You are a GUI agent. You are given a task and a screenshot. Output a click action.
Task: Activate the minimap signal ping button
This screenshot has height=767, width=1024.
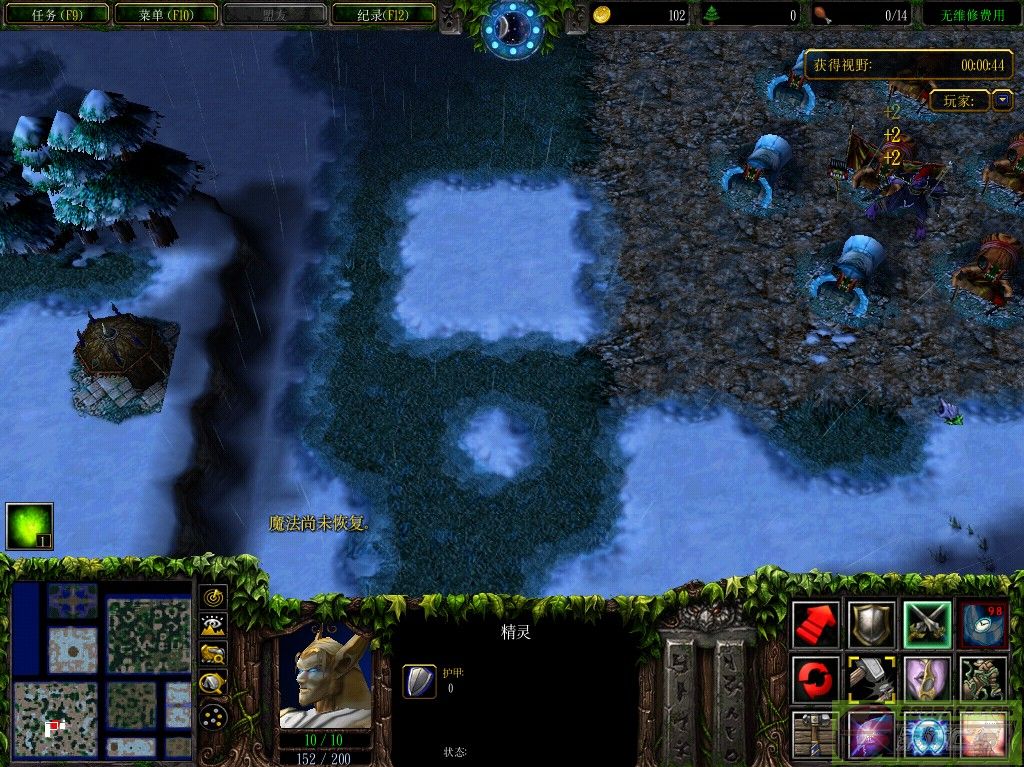pyautogui.click(x=213, y=598)
